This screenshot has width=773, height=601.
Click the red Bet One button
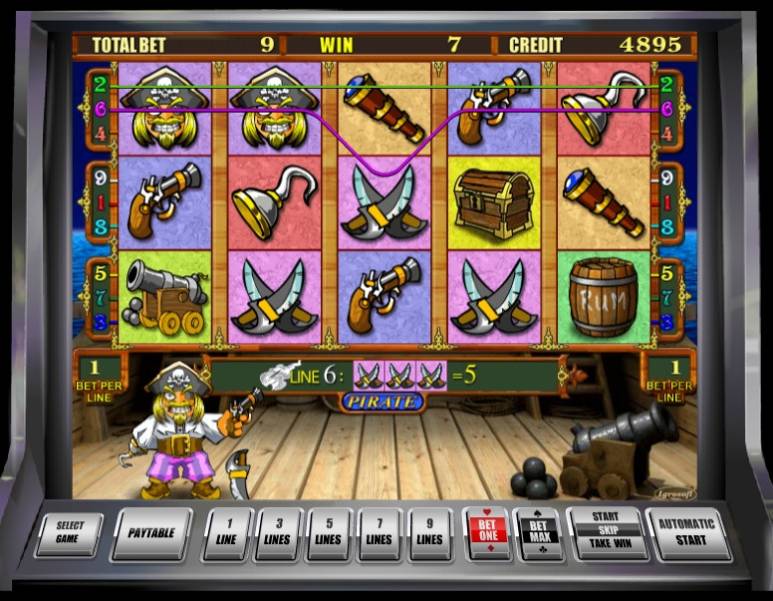tap(487, 532)
